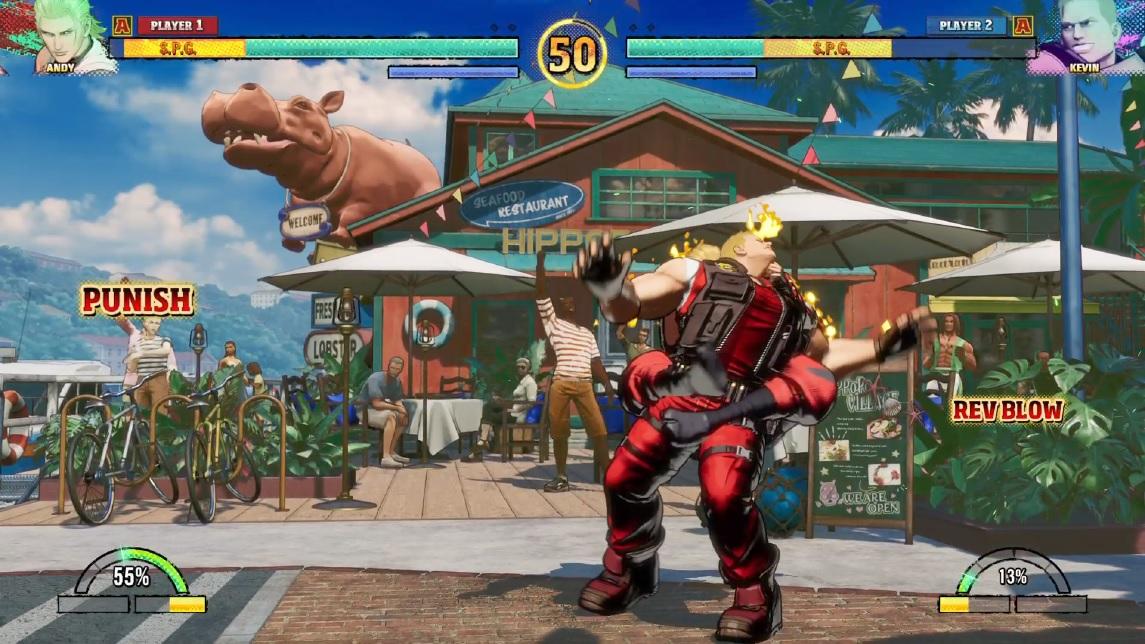The height and width of the screenshot is (644, 1145).
Task: Select the Player 2 name tag
Action: pos(966,25)
